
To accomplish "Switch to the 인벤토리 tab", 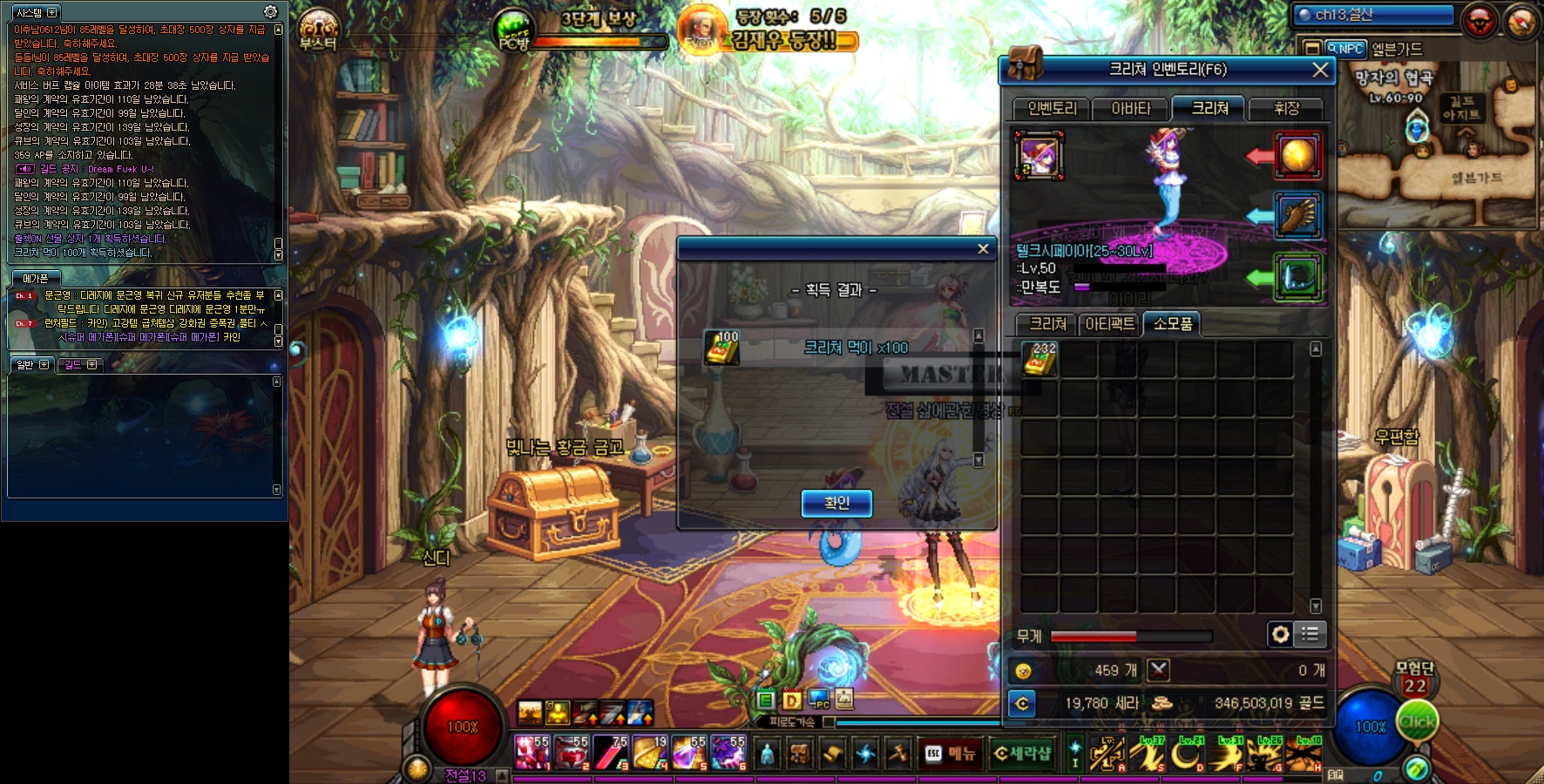I will coord(1052,109).
